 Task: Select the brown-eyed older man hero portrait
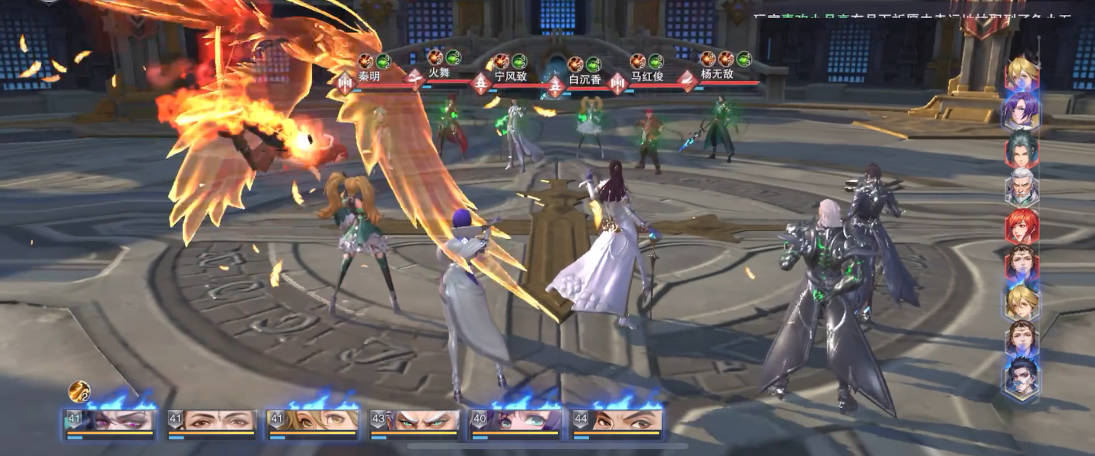(212, 422)
